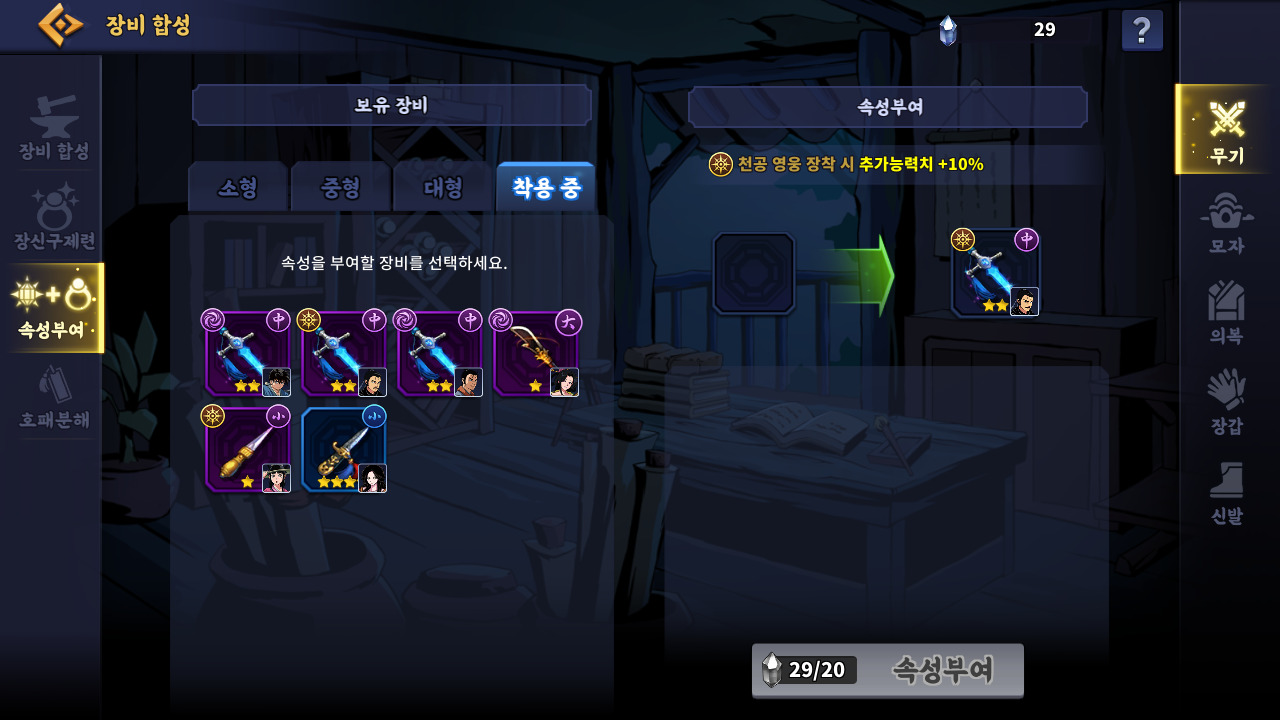Screen dimensions: 1280x720
Task: Select the result sword preview beside the arrow
Action: (x=996, y=273)
